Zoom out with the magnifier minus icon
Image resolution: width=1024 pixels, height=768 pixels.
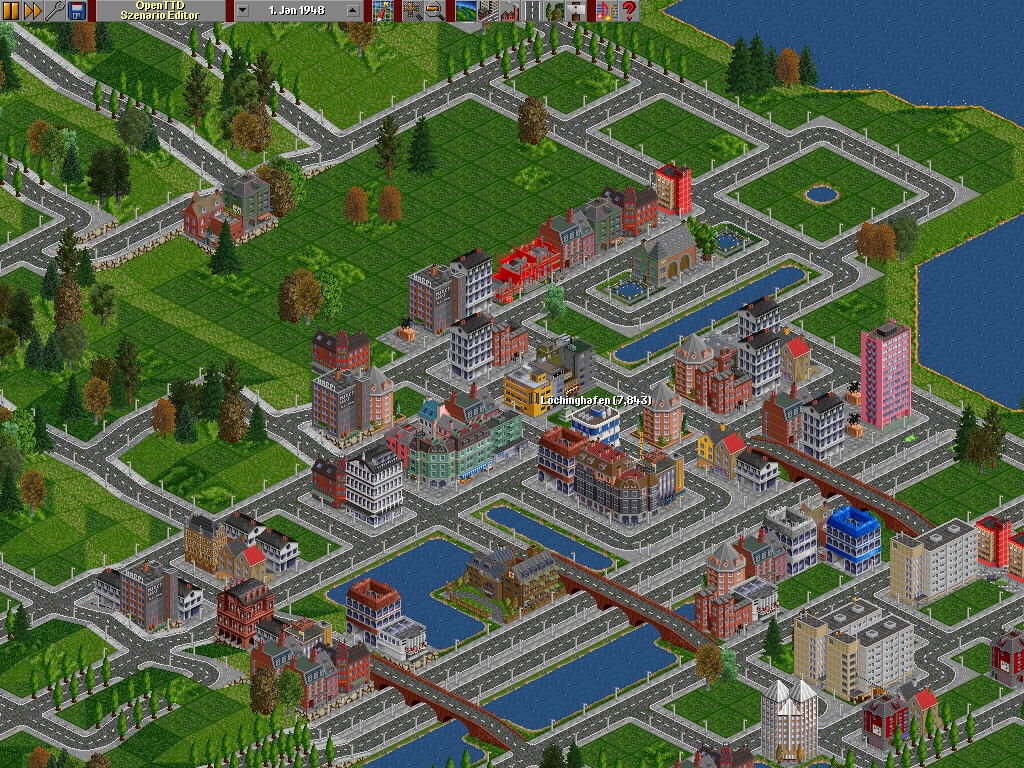[433, 11]
